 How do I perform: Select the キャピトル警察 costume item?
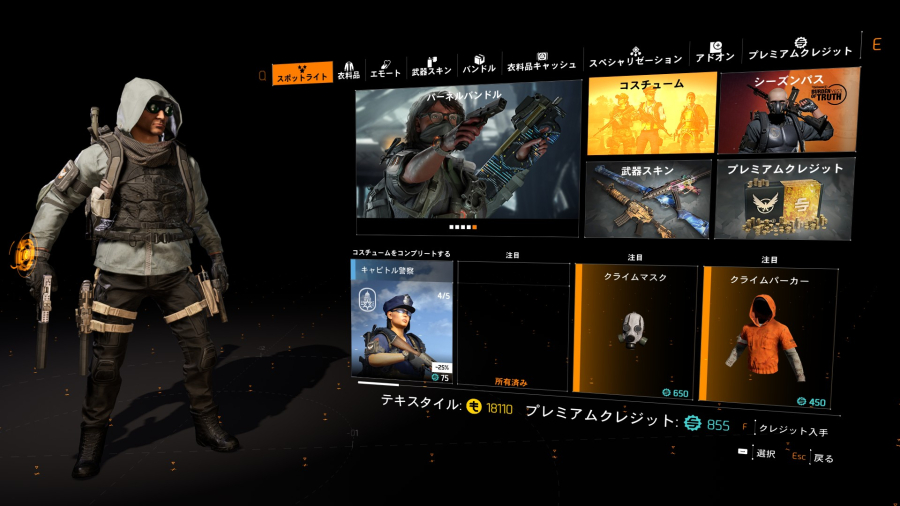[x=402, y=322]
